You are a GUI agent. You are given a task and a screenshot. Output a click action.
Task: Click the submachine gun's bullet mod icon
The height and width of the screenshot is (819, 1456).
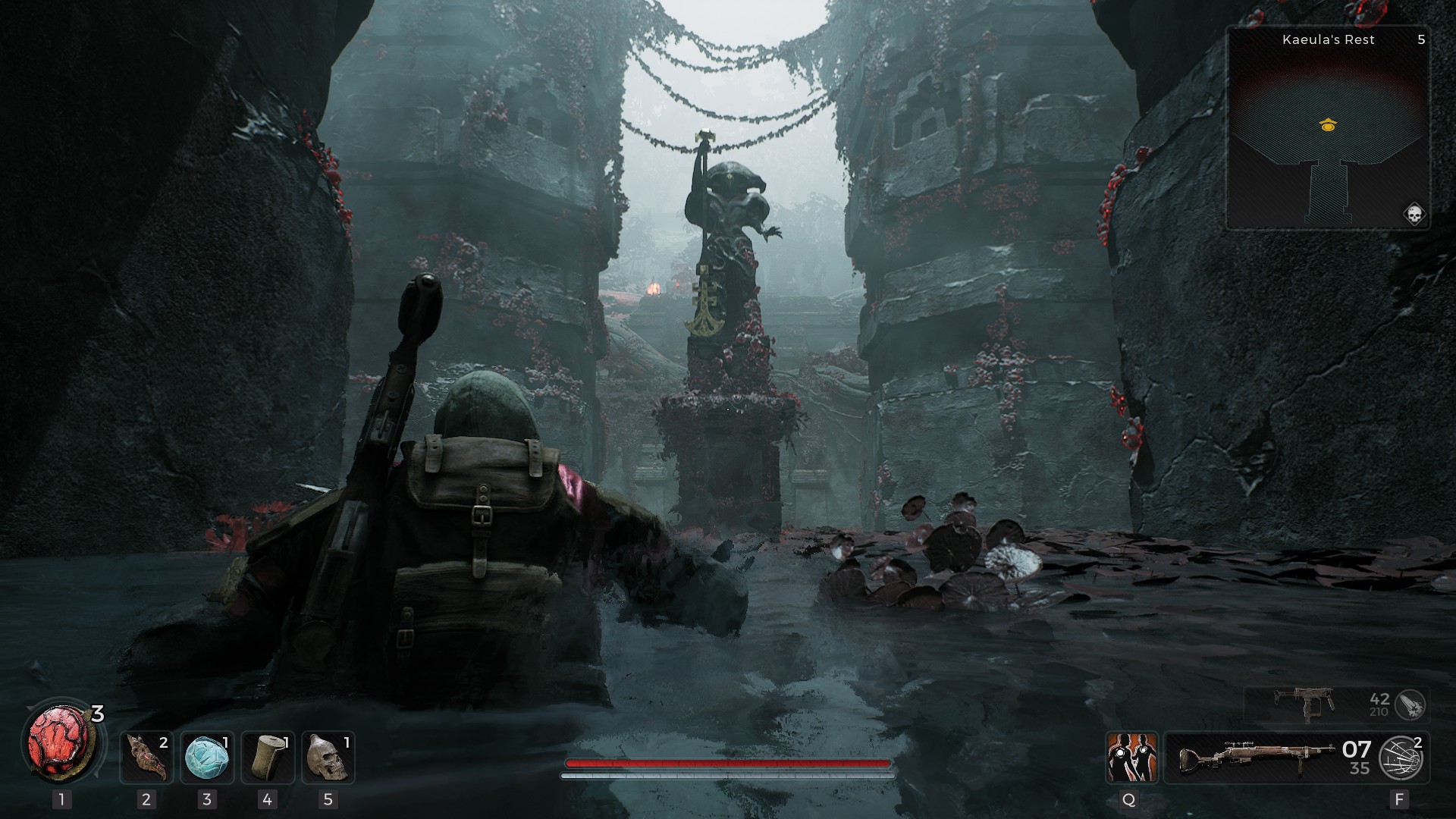coord(1410,705)
